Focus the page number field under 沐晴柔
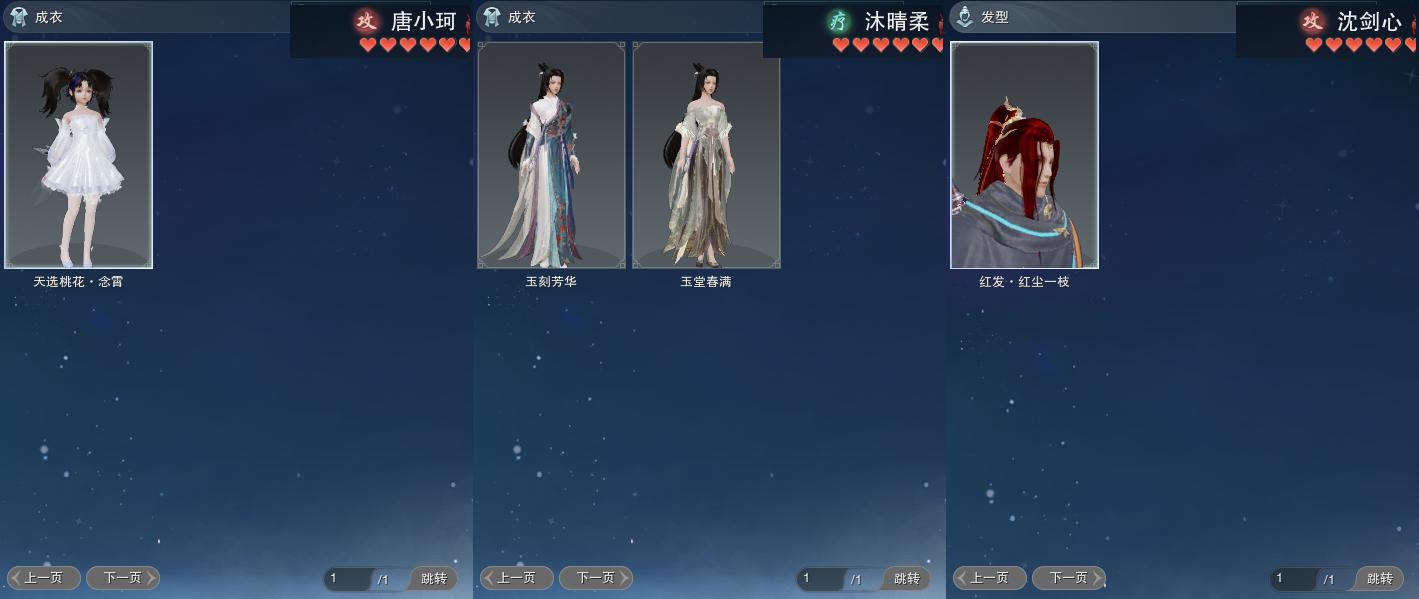Image resolution: width=1419 pixels, height=599 pixels. 821,579
